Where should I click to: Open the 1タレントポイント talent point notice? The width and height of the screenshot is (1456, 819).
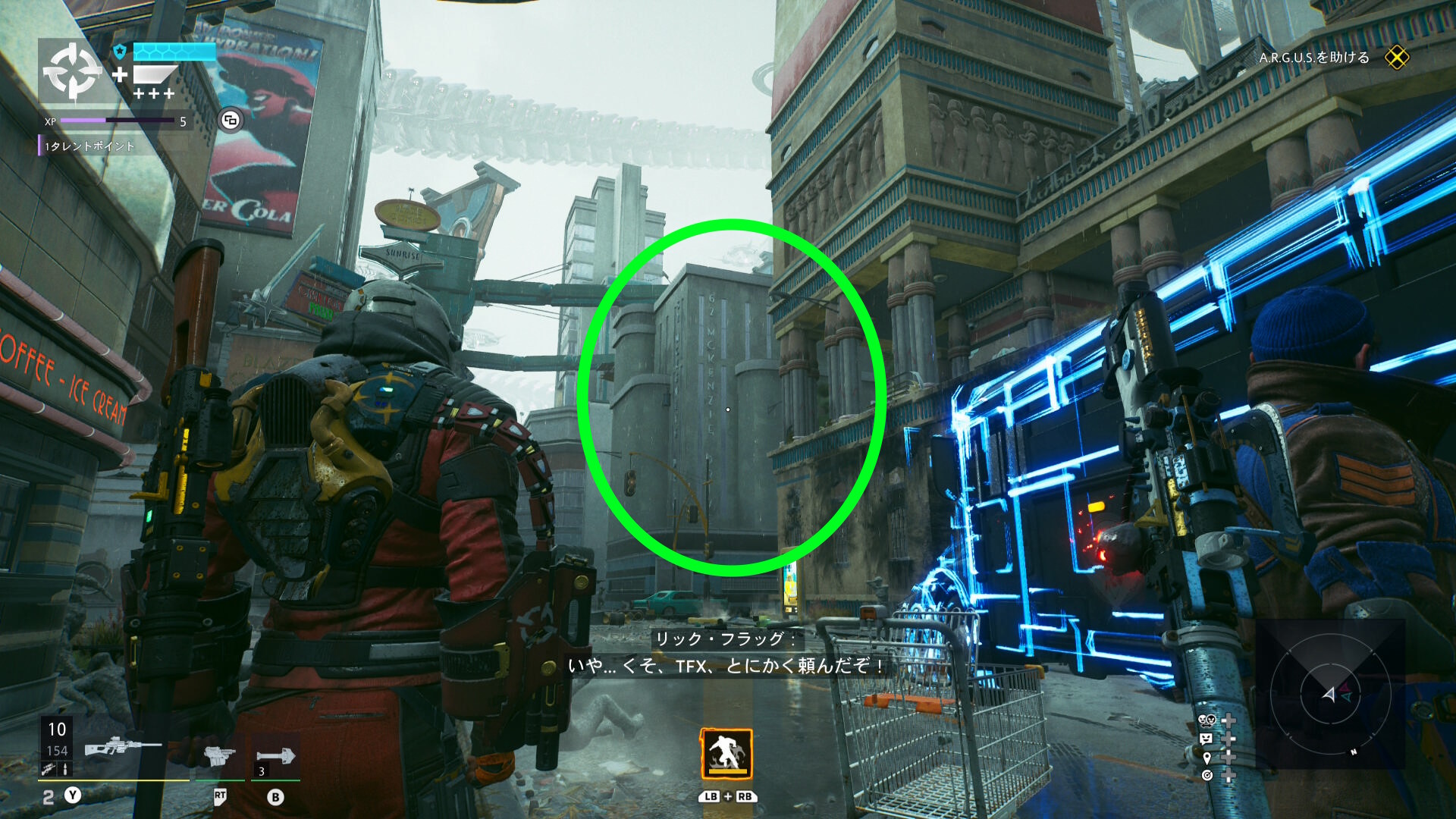[89, 146]
